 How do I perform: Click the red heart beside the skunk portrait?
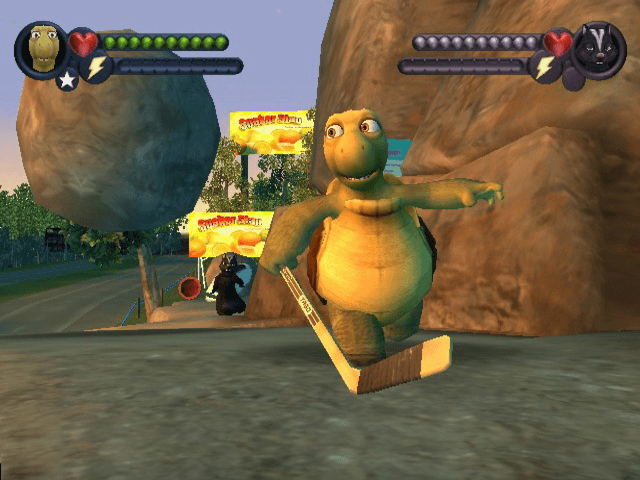(558, 43)
